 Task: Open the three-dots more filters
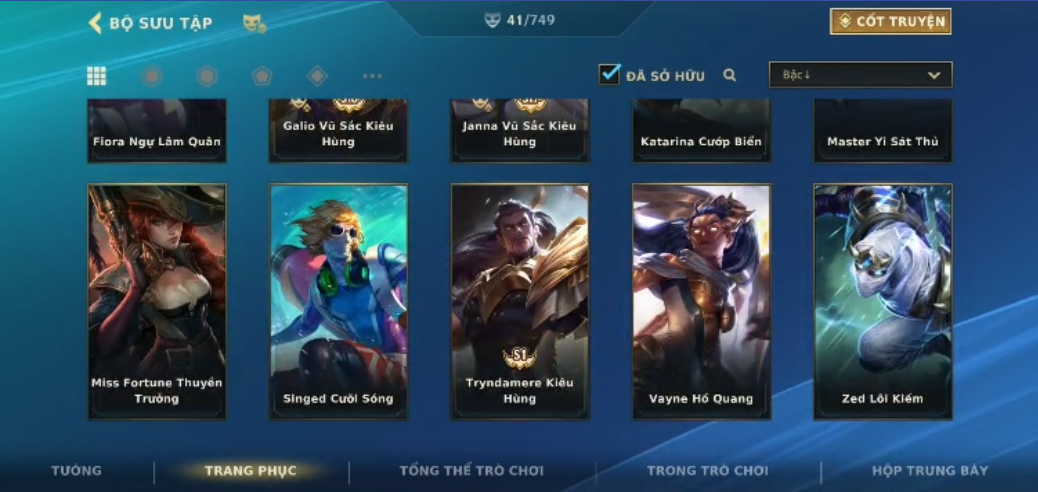(372, 76)
